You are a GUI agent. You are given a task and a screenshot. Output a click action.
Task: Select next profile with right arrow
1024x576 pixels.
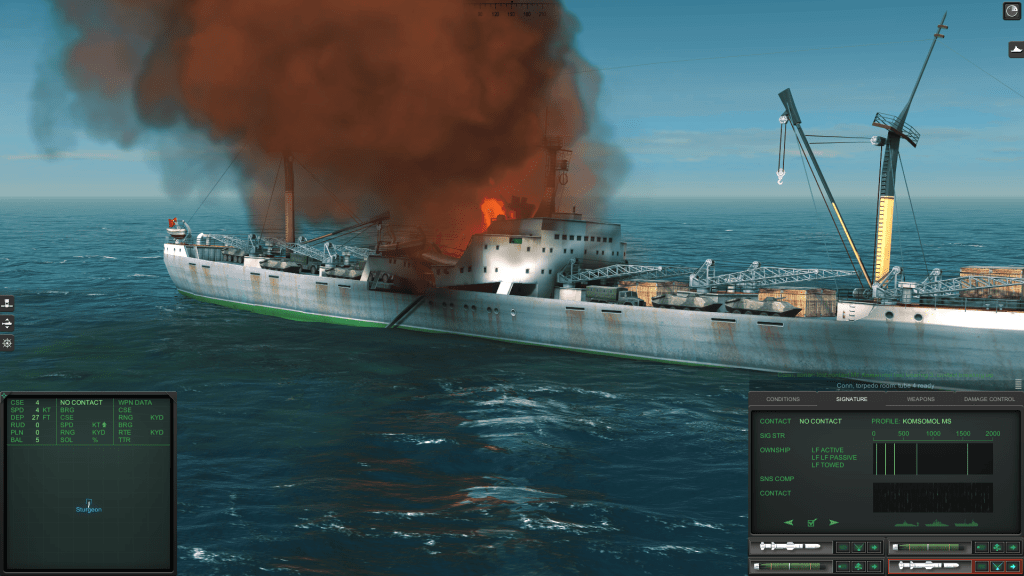(833, 522)
